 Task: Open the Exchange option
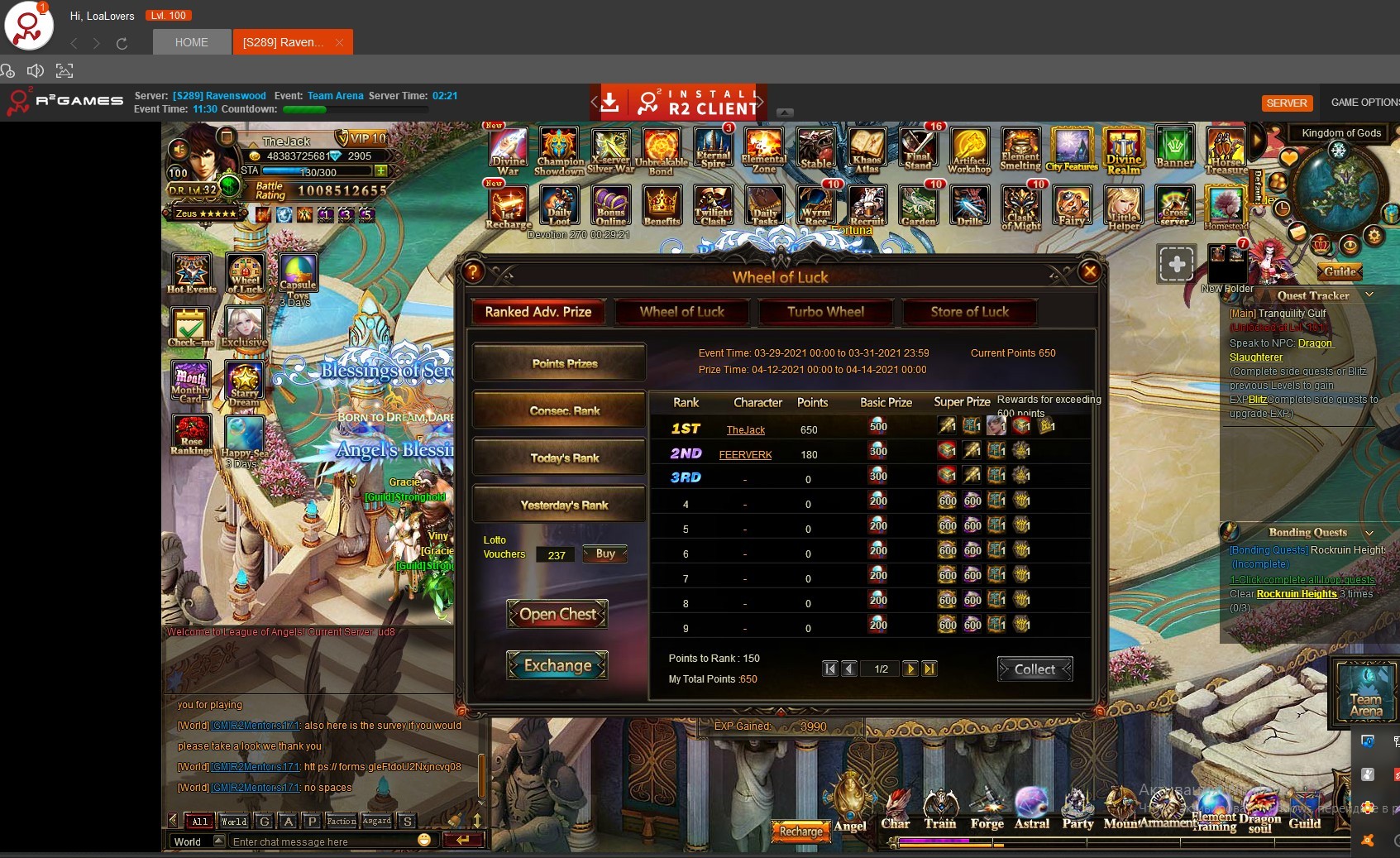click(557, 665)
